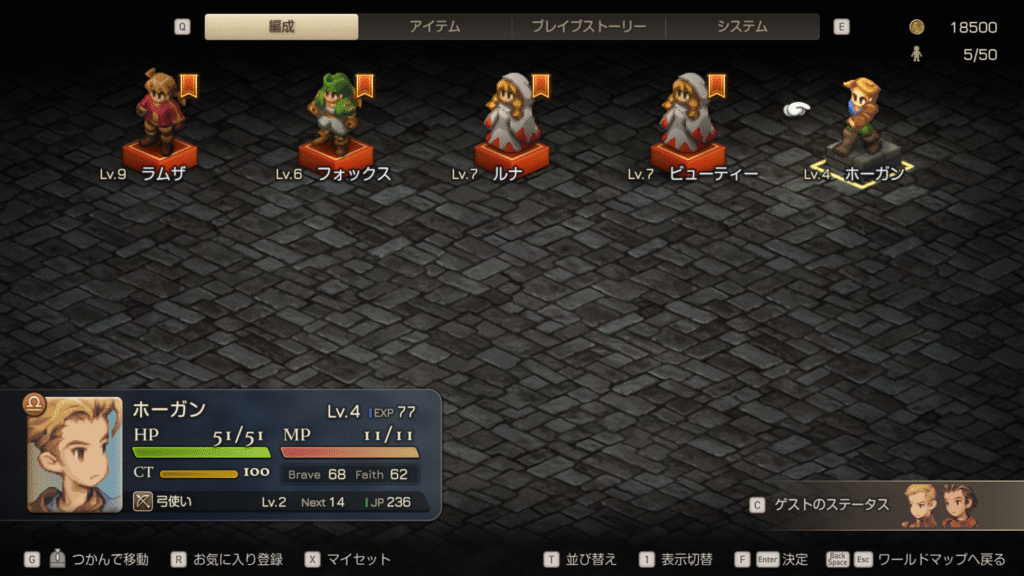Open the アイテム tab

[x=435, y=27]
